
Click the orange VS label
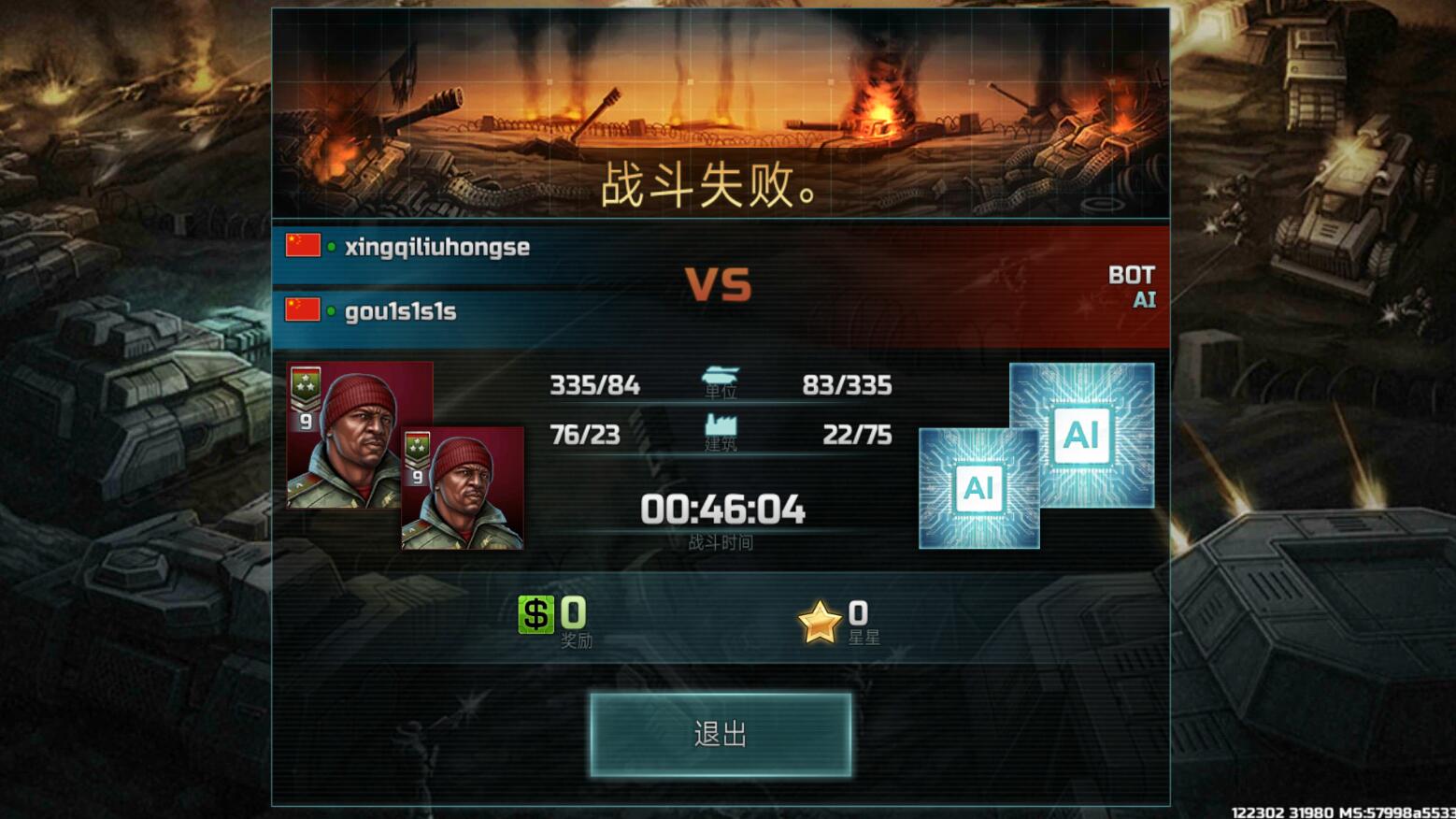(x=718, y=282)
